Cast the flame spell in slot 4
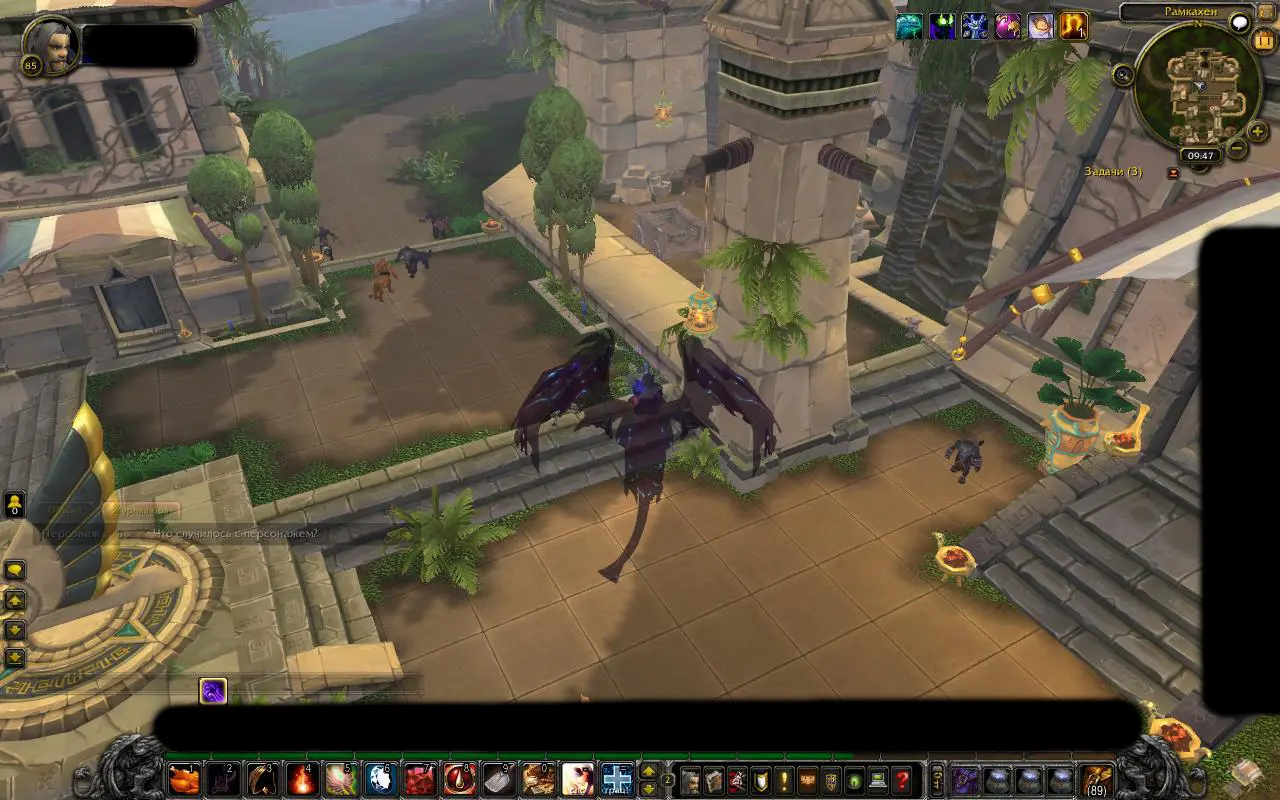 pyautogui.click(x=302, y=779)
